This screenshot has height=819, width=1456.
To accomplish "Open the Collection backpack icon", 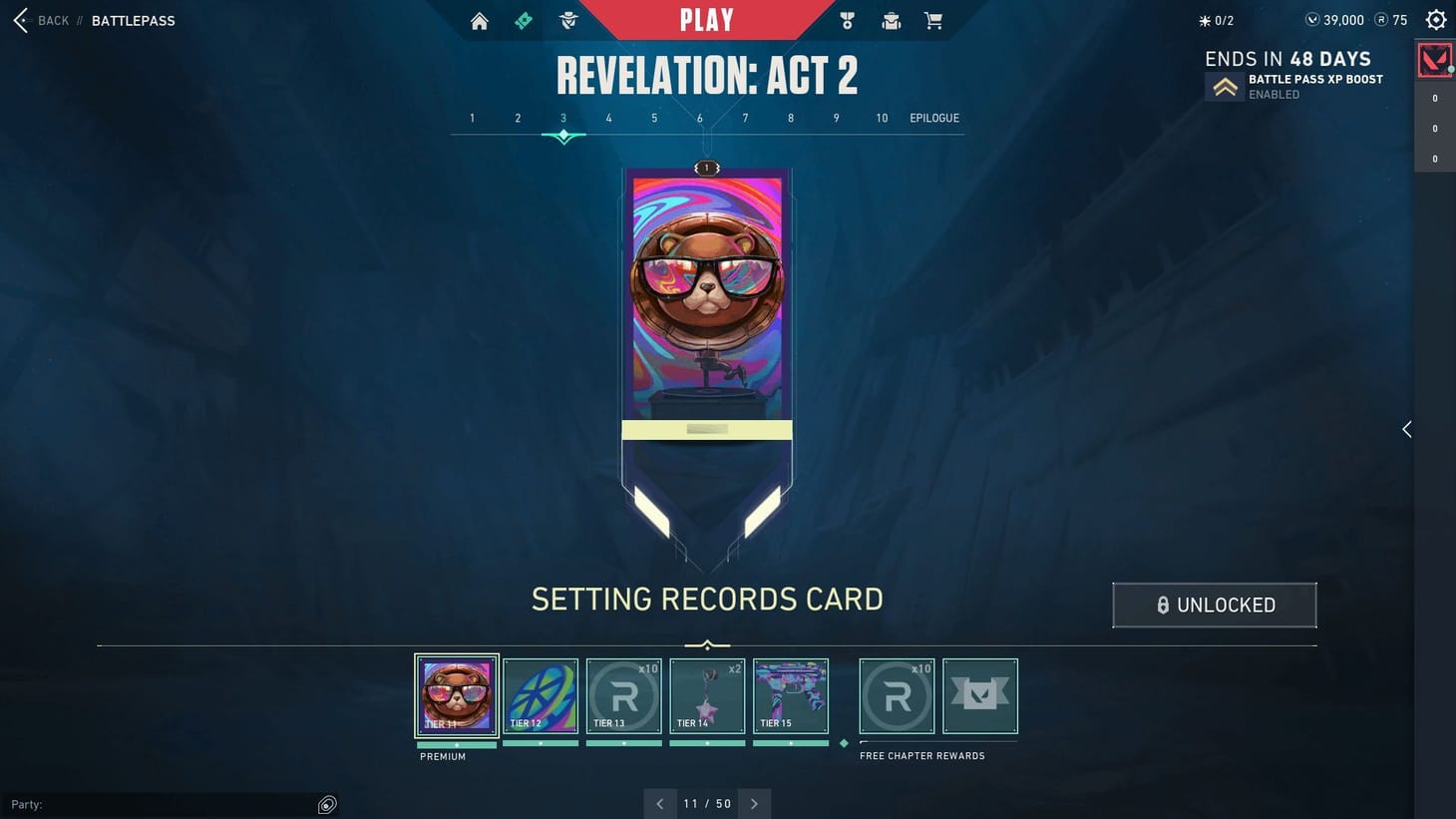I will (x=891, y=20).
